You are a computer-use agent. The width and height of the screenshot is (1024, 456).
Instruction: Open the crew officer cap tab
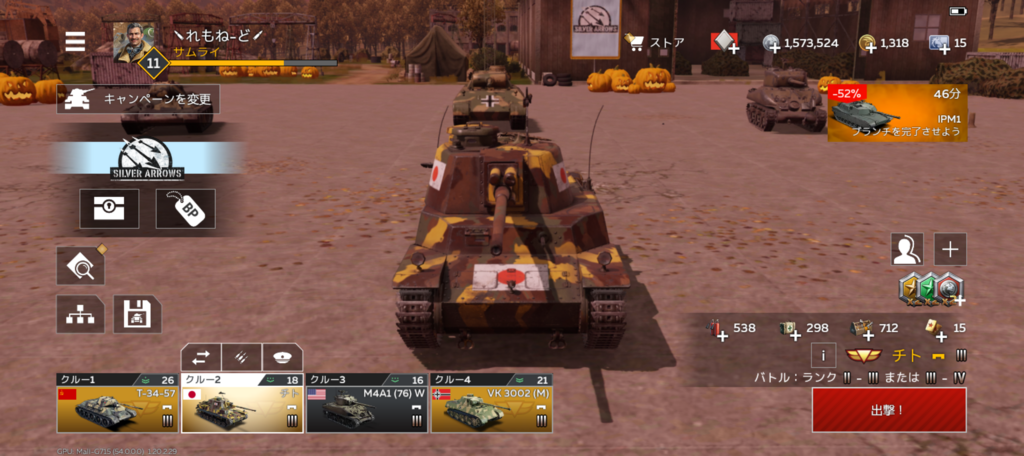(282, 357)
